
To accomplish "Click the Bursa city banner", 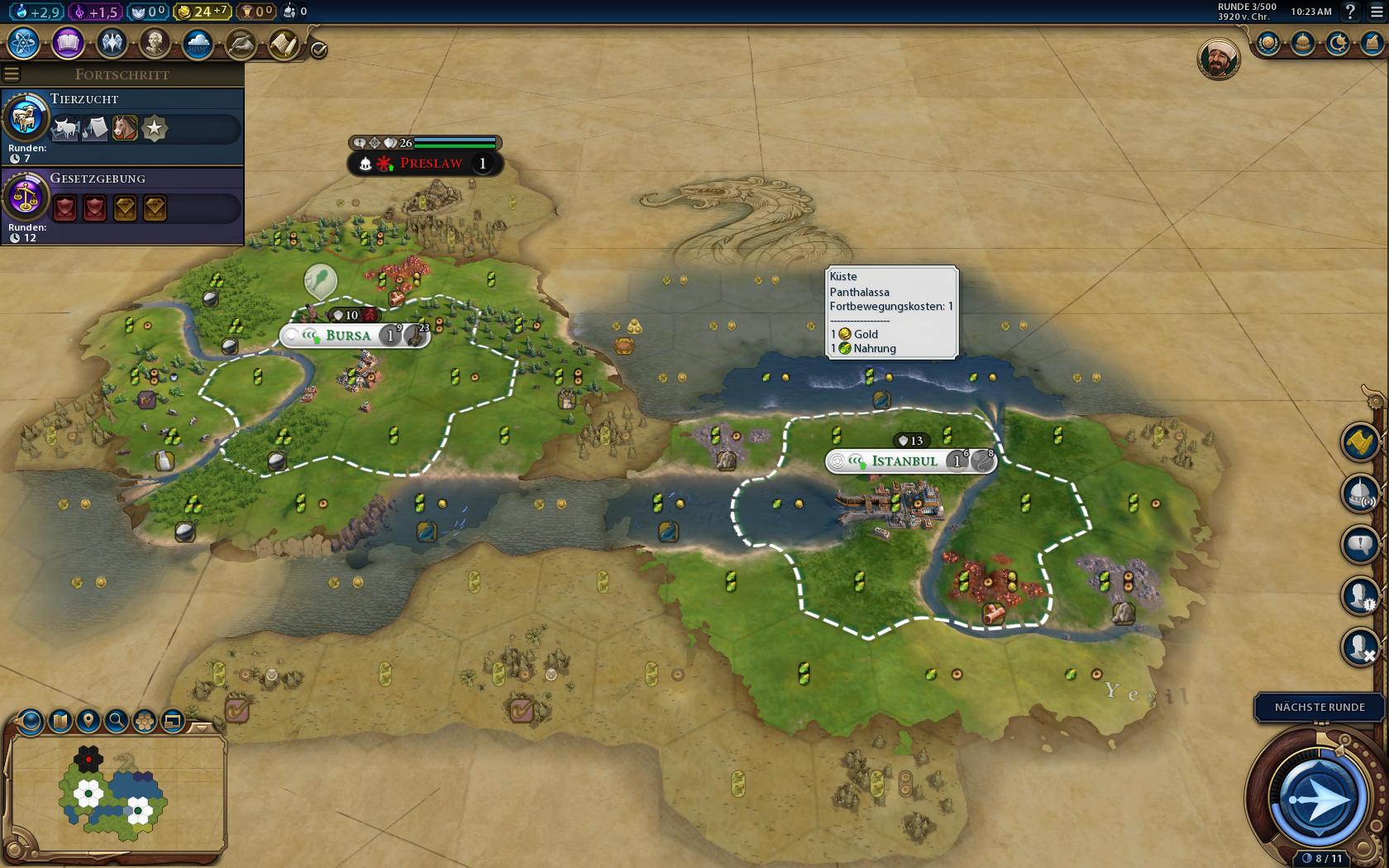I will tap(348, 336).
